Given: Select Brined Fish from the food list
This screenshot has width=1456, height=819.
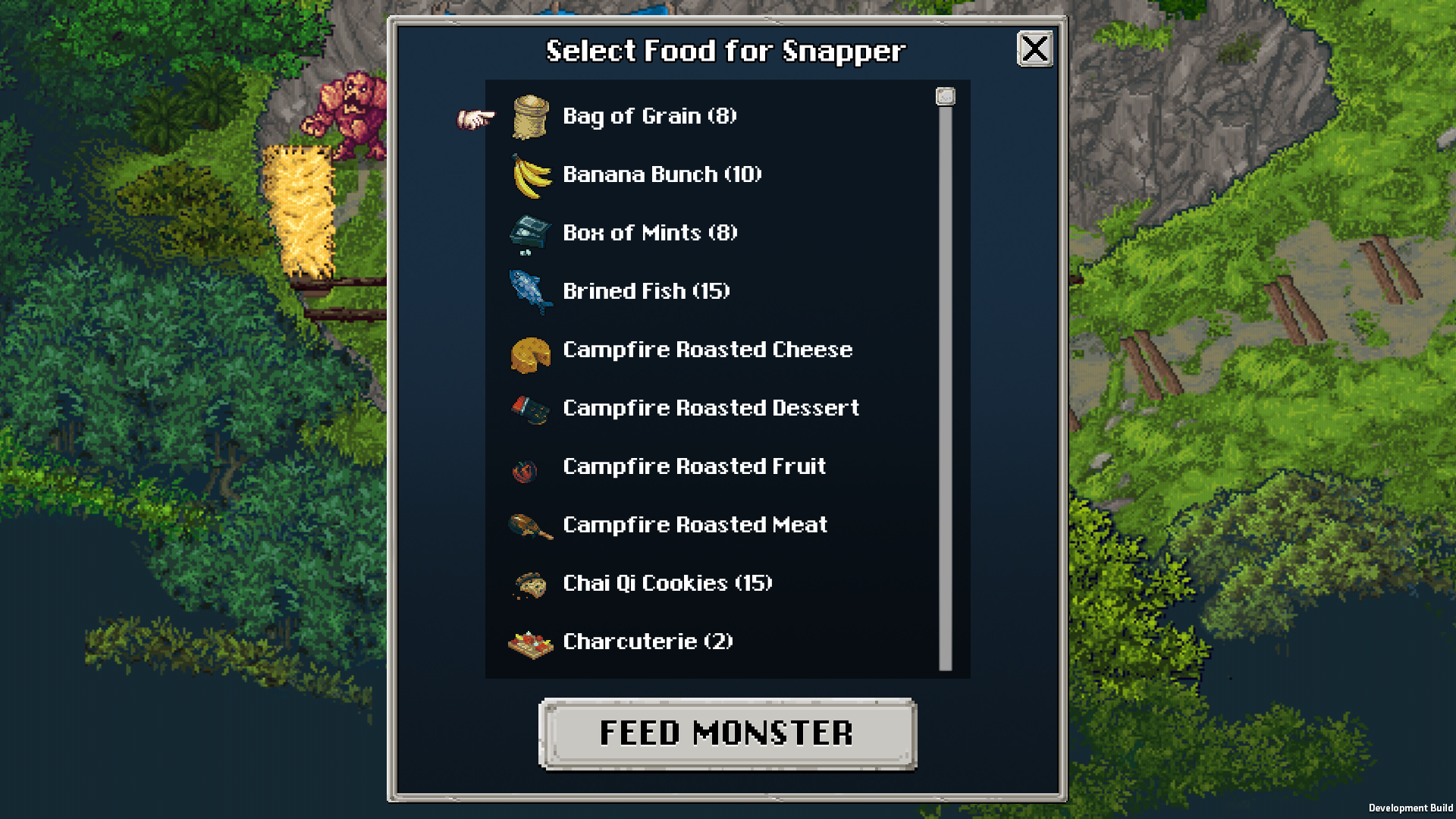Looking at the screenshot, I should (646, 291).
